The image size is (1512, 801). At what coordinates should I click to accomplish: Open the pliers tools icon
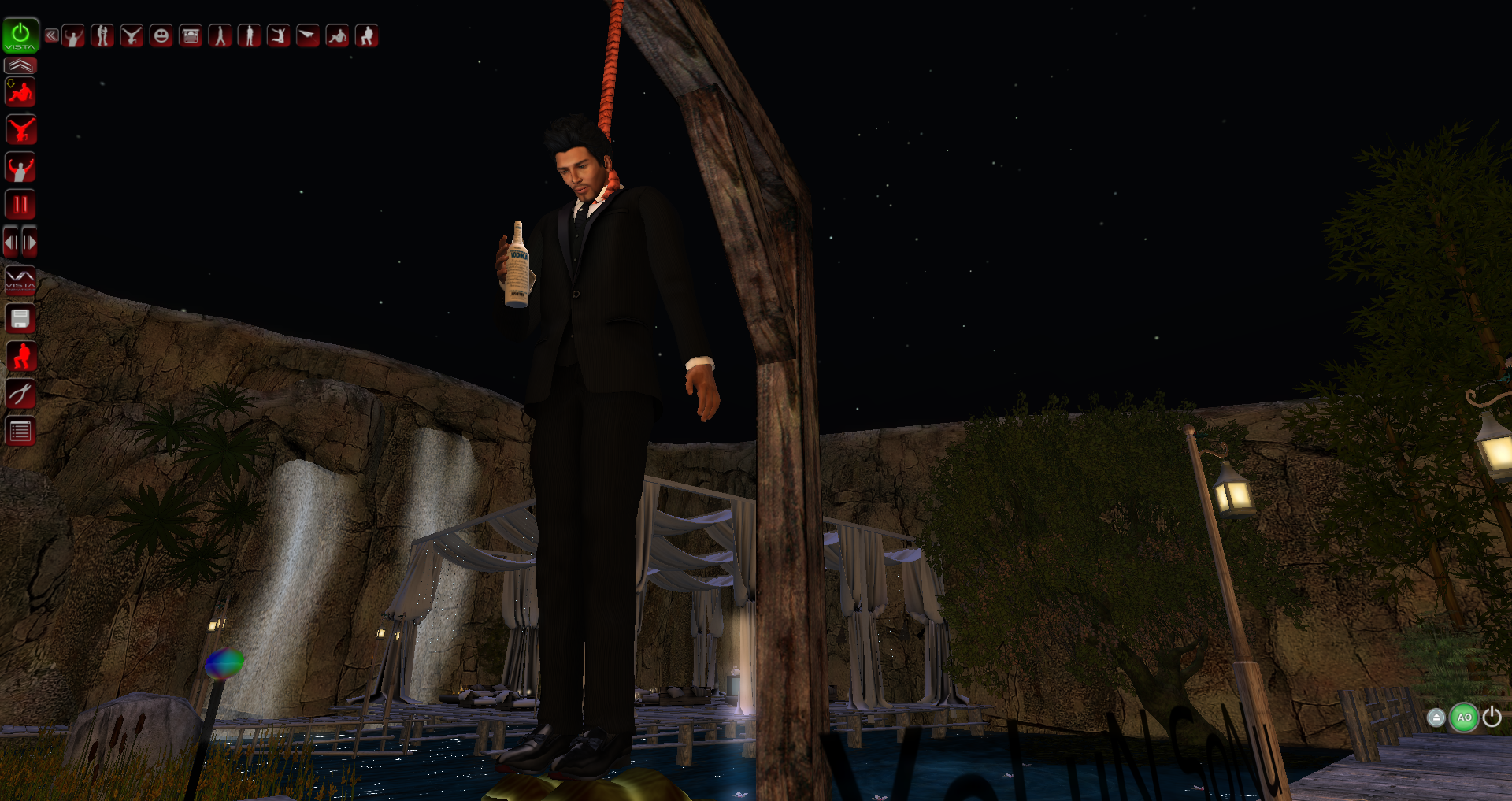tap(20, 393)
